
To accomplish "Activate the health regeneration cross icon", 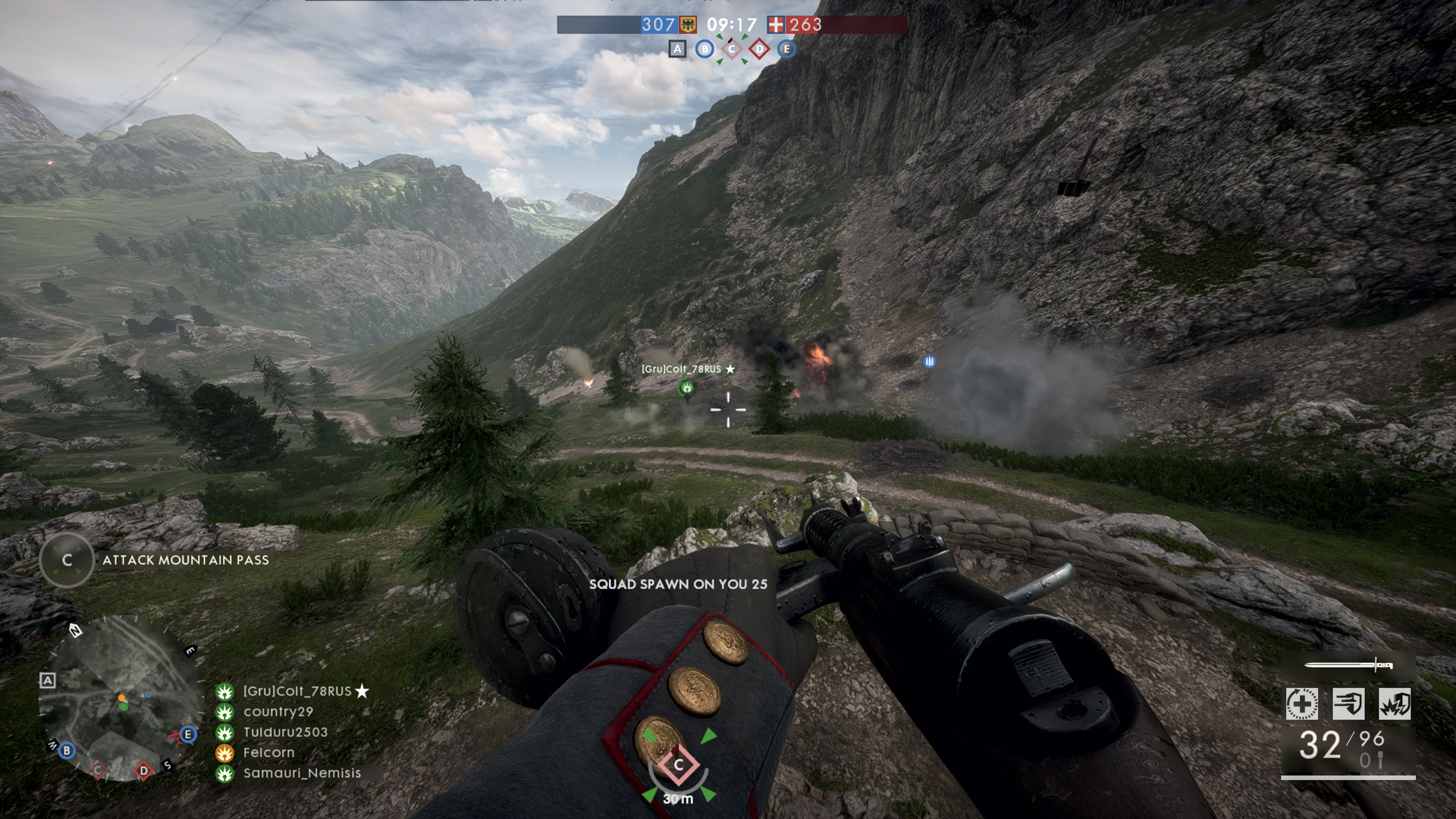I will 1302,704.
